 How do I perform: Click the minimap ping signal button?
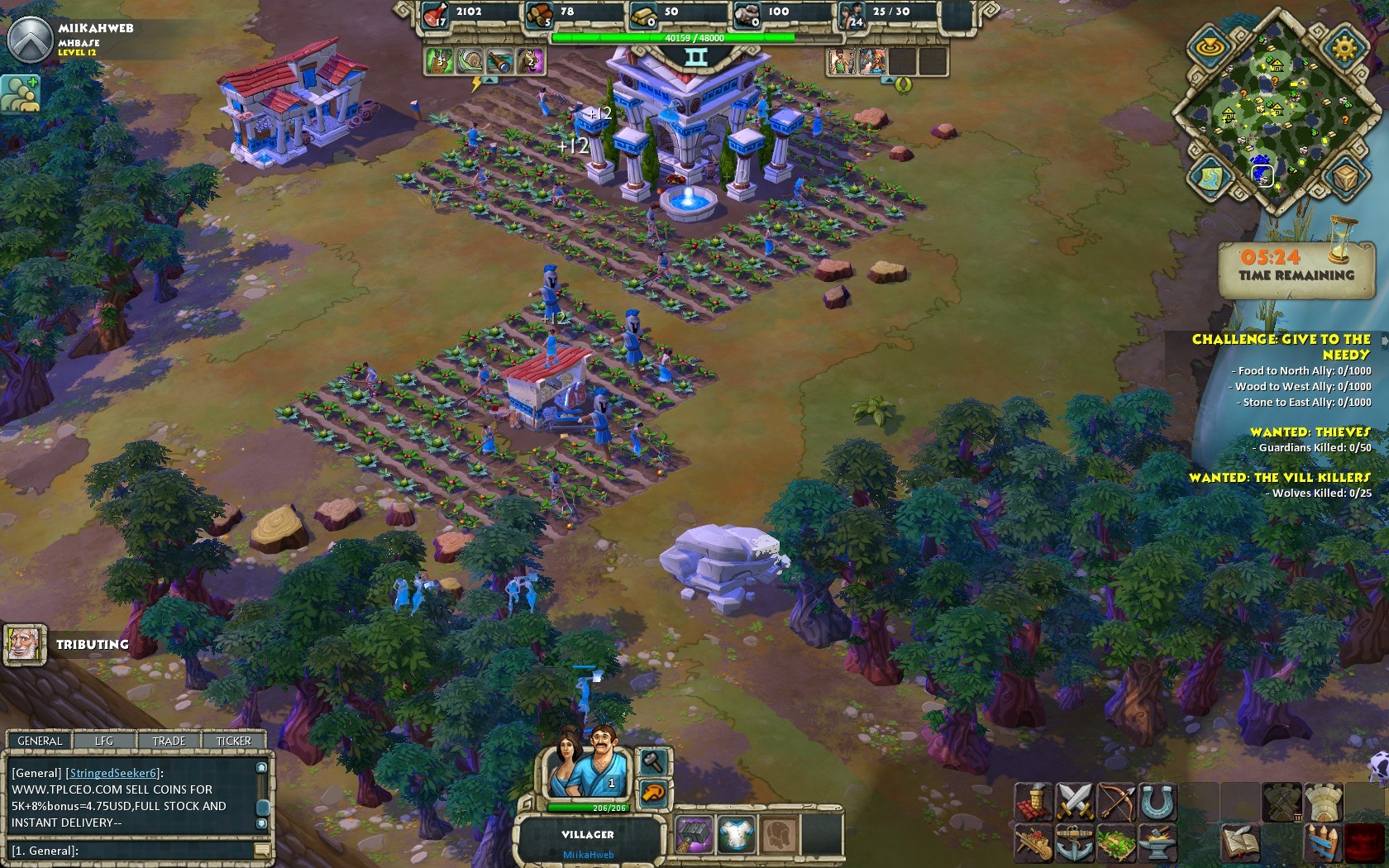1210,47
